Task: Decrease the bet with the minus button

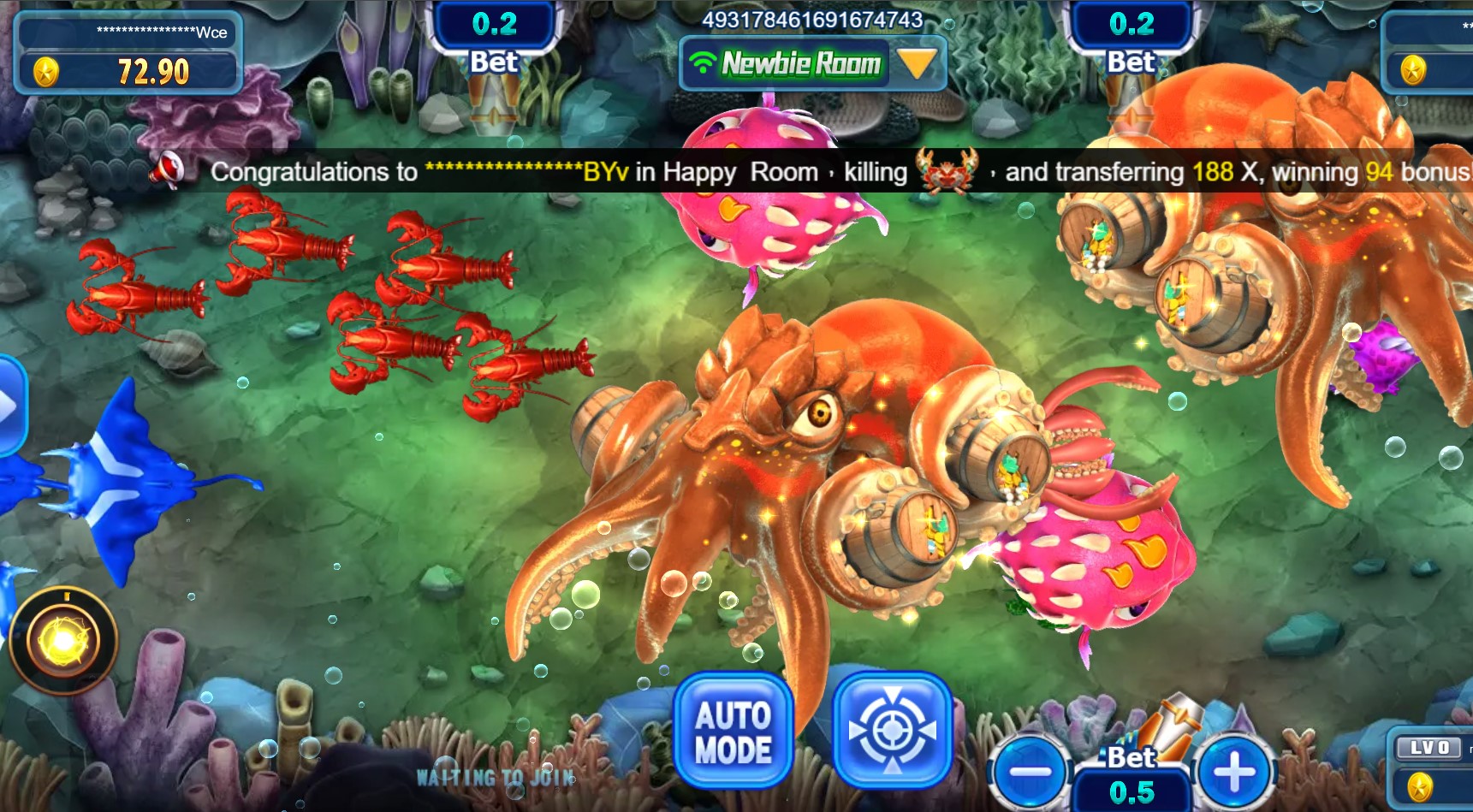Action: coord(1030,772)
